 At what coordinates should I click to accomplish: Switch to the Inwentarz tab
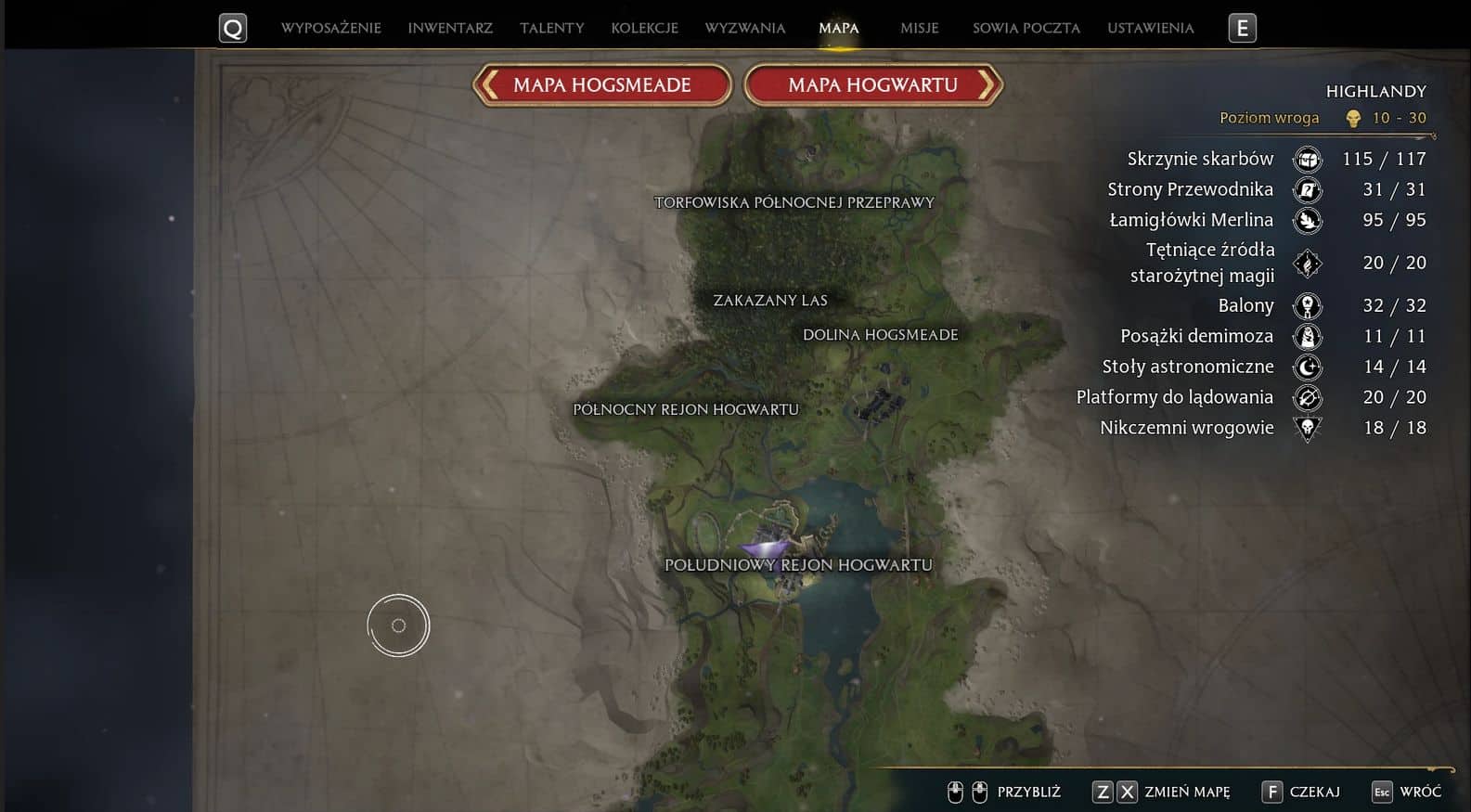pos(450,28)
